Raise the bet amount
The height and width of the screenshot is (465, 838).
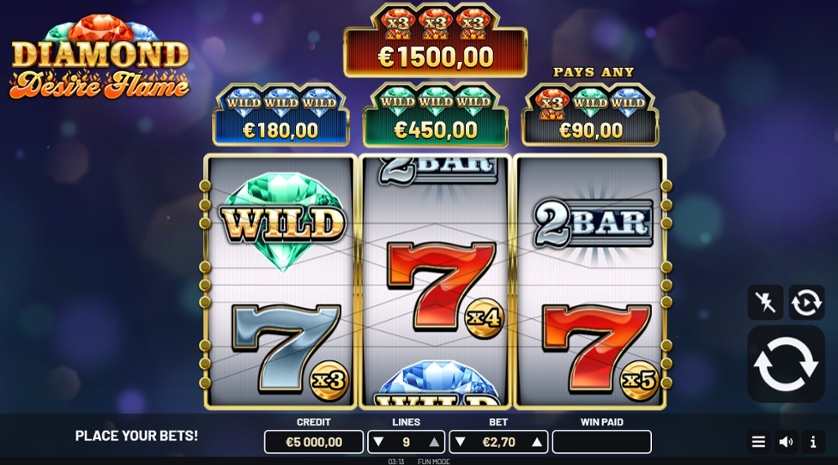tap(538, 442)
